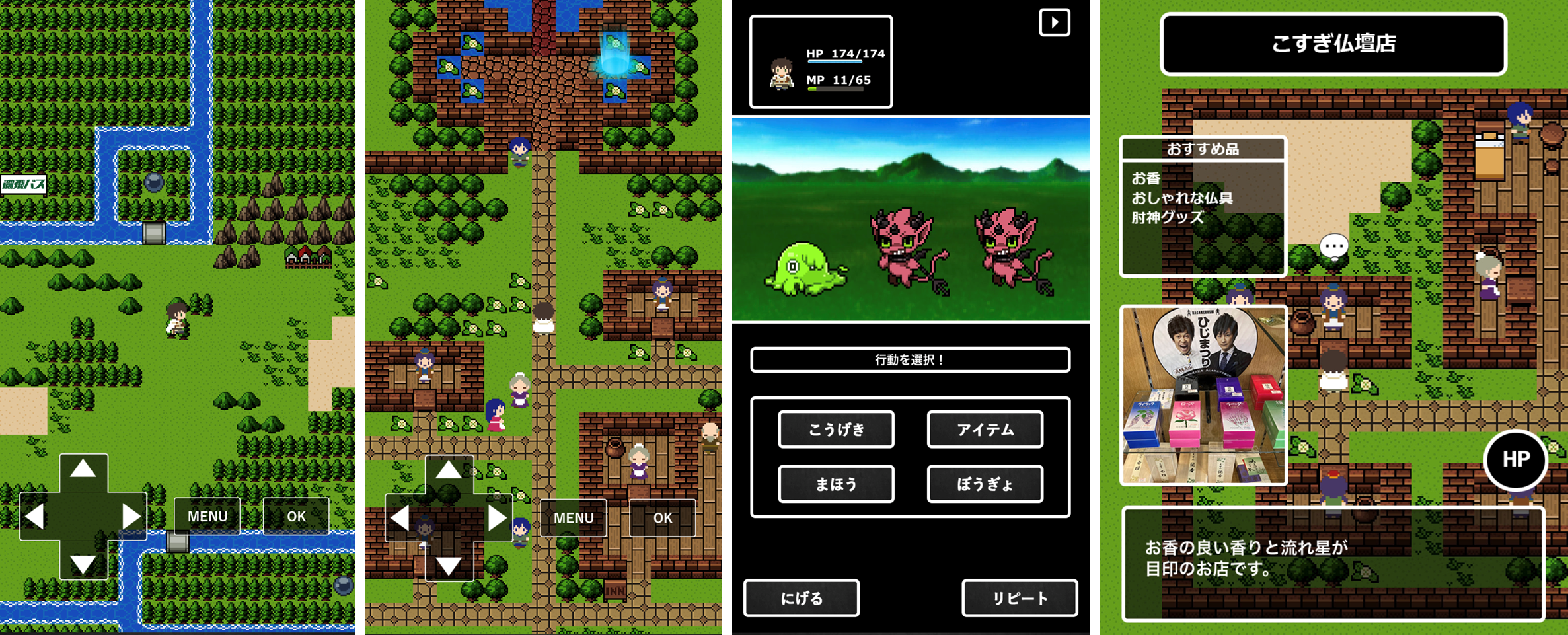
Task: Choose the こうげき attack command
Action: click(836, 430)
